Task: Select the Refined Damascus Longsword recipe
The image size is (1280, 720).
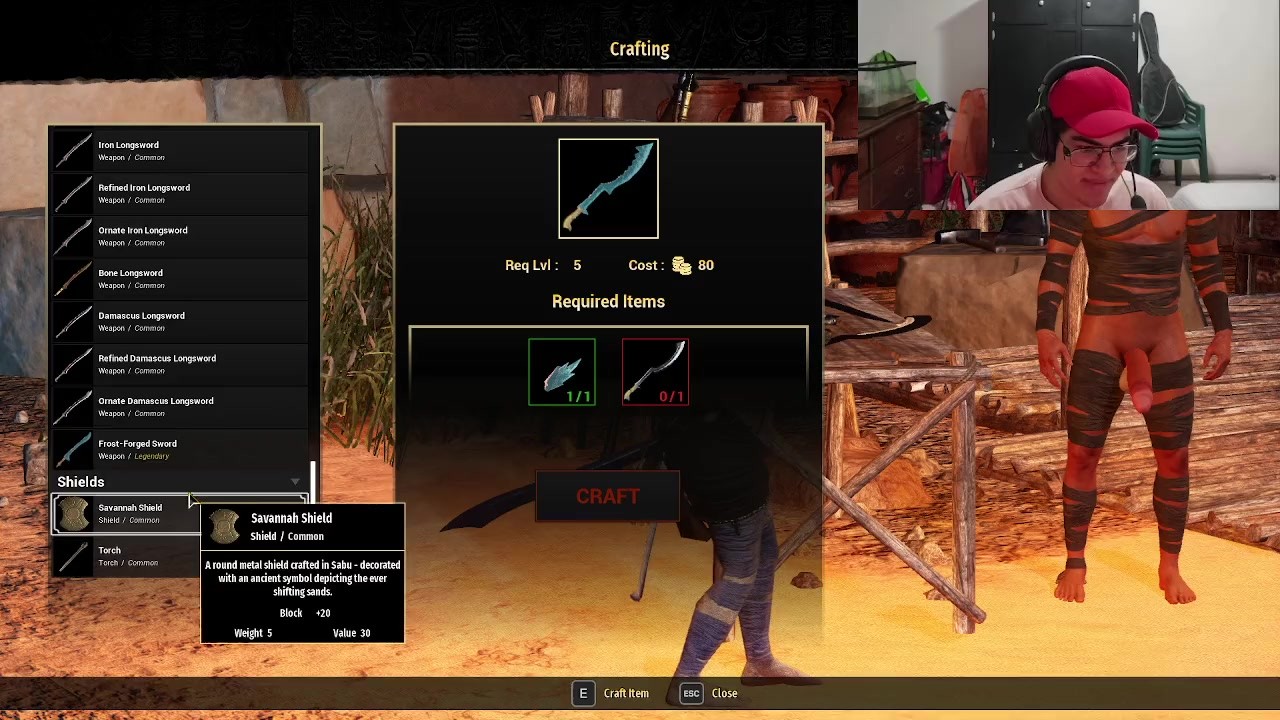Action: (x=180, y=364)
